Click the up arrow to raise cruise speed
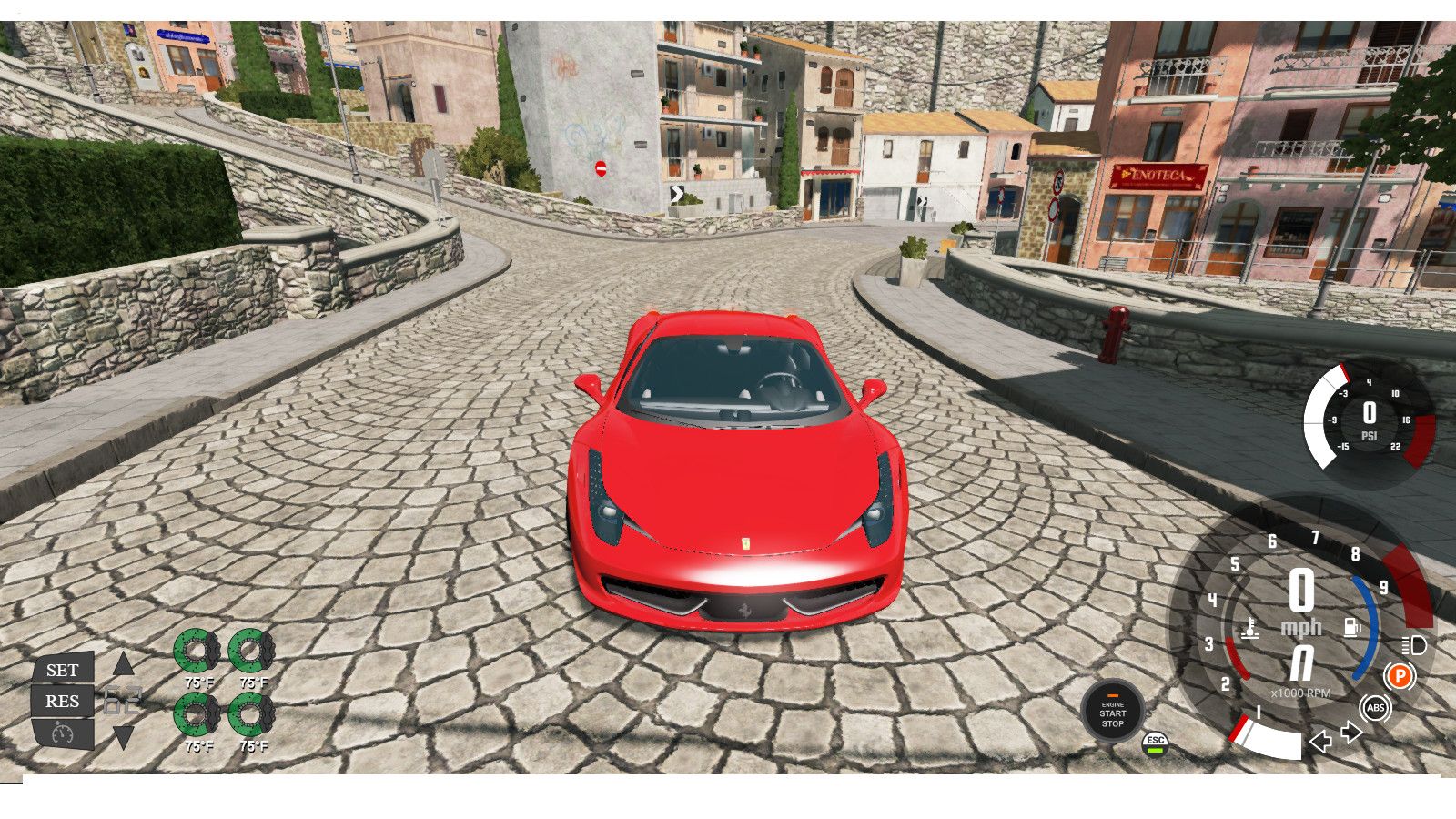This screenshot has height=819, width=1456. (x=123, y=663)
